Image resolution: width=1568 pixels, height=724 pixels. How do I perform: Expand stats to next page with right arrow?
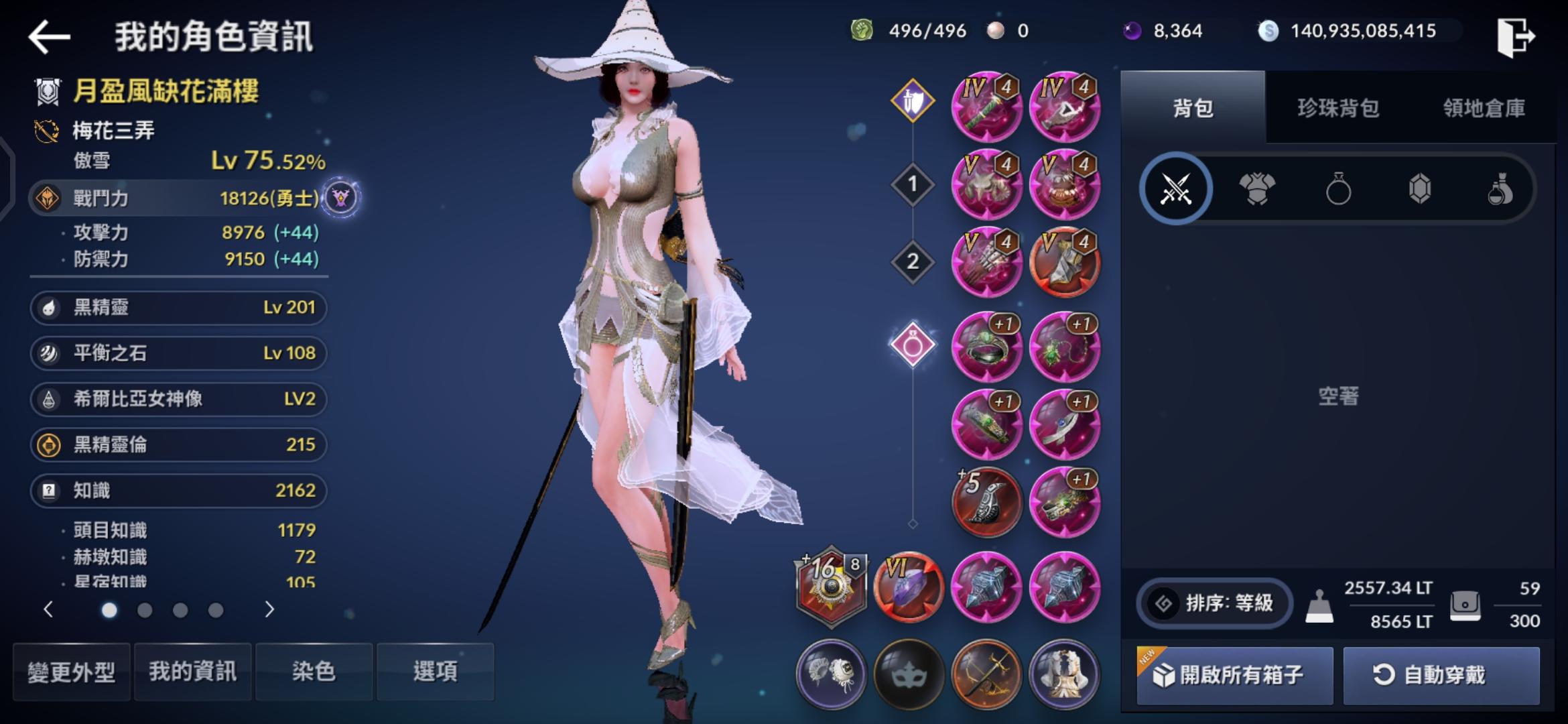[269, 610]
